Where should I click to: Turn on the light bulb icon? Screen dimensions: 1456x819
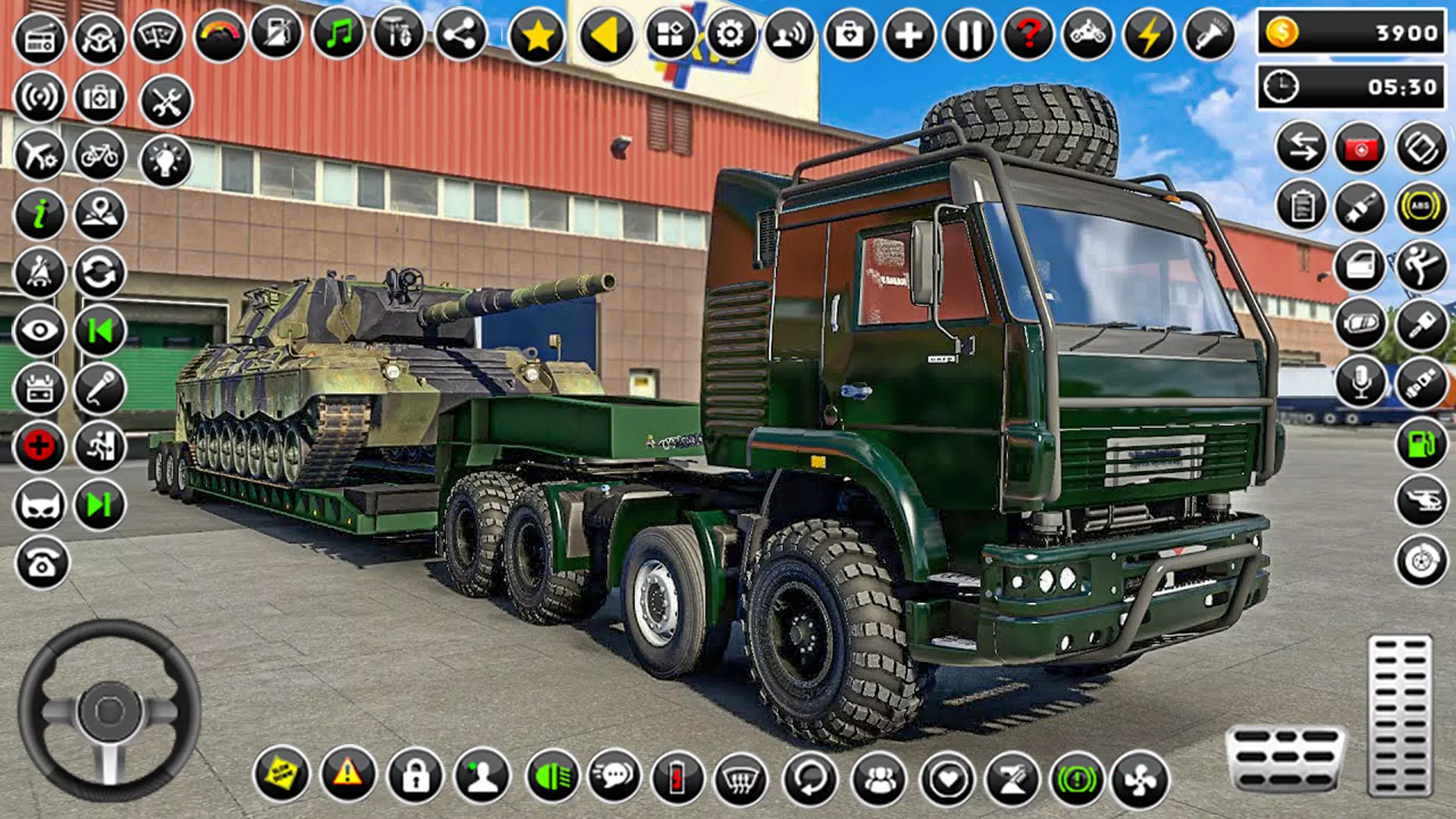[165, 160]
